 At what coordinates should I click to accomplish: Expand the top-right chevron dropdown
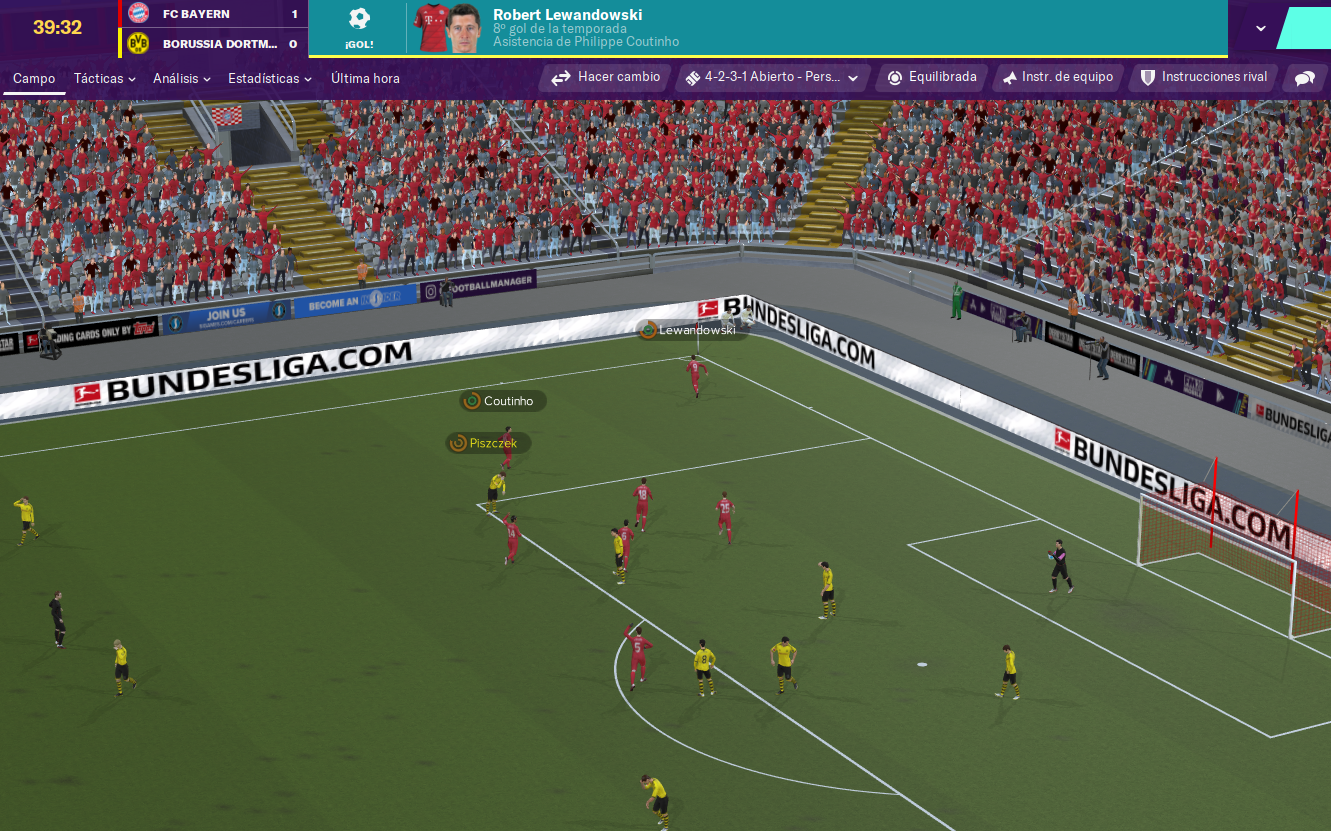pyautogui.click(x=1261, y=28)
